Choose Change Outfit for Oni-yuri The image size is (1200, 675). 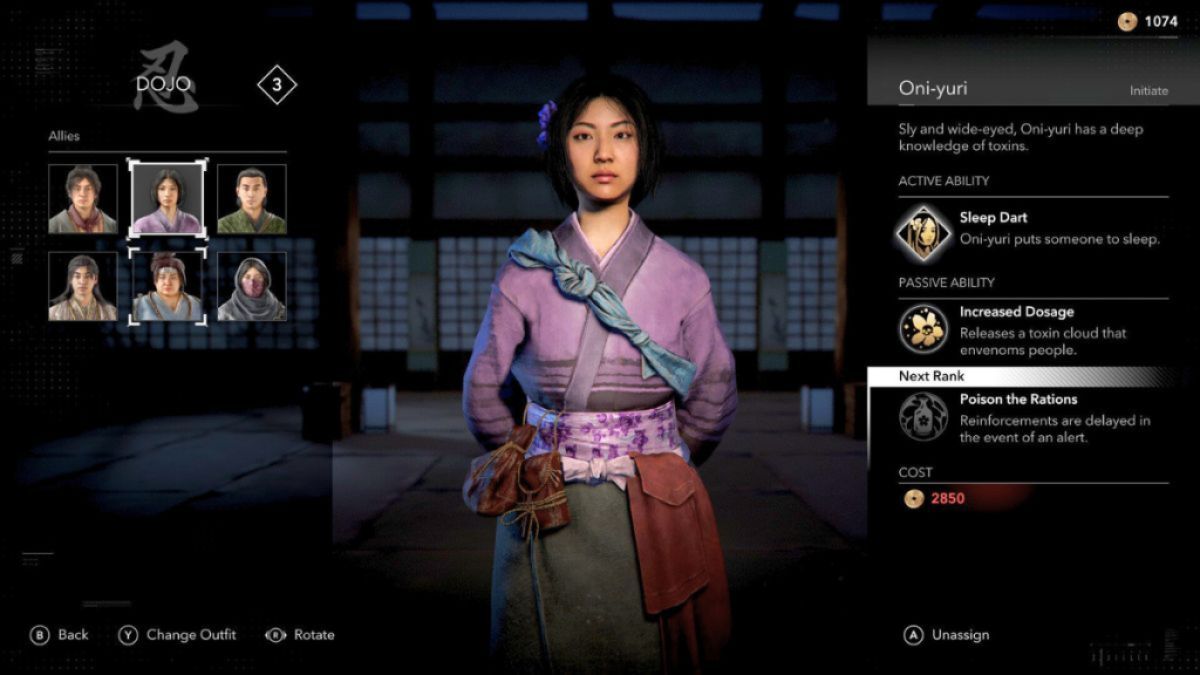click(x=178, y=635)
